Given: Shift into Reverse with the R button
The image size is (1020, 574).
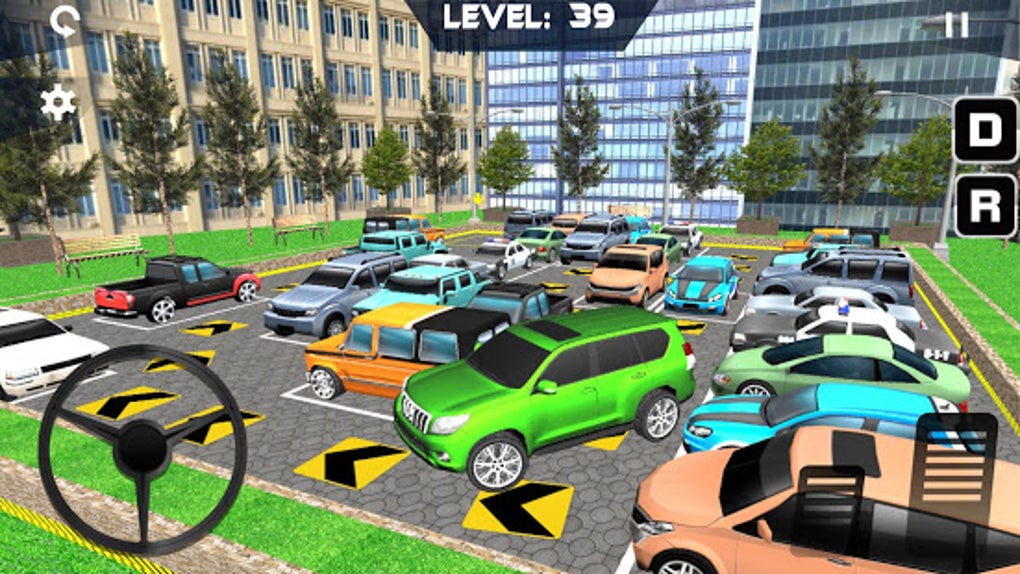Looking at the screenshot, I should click(984, 206).
